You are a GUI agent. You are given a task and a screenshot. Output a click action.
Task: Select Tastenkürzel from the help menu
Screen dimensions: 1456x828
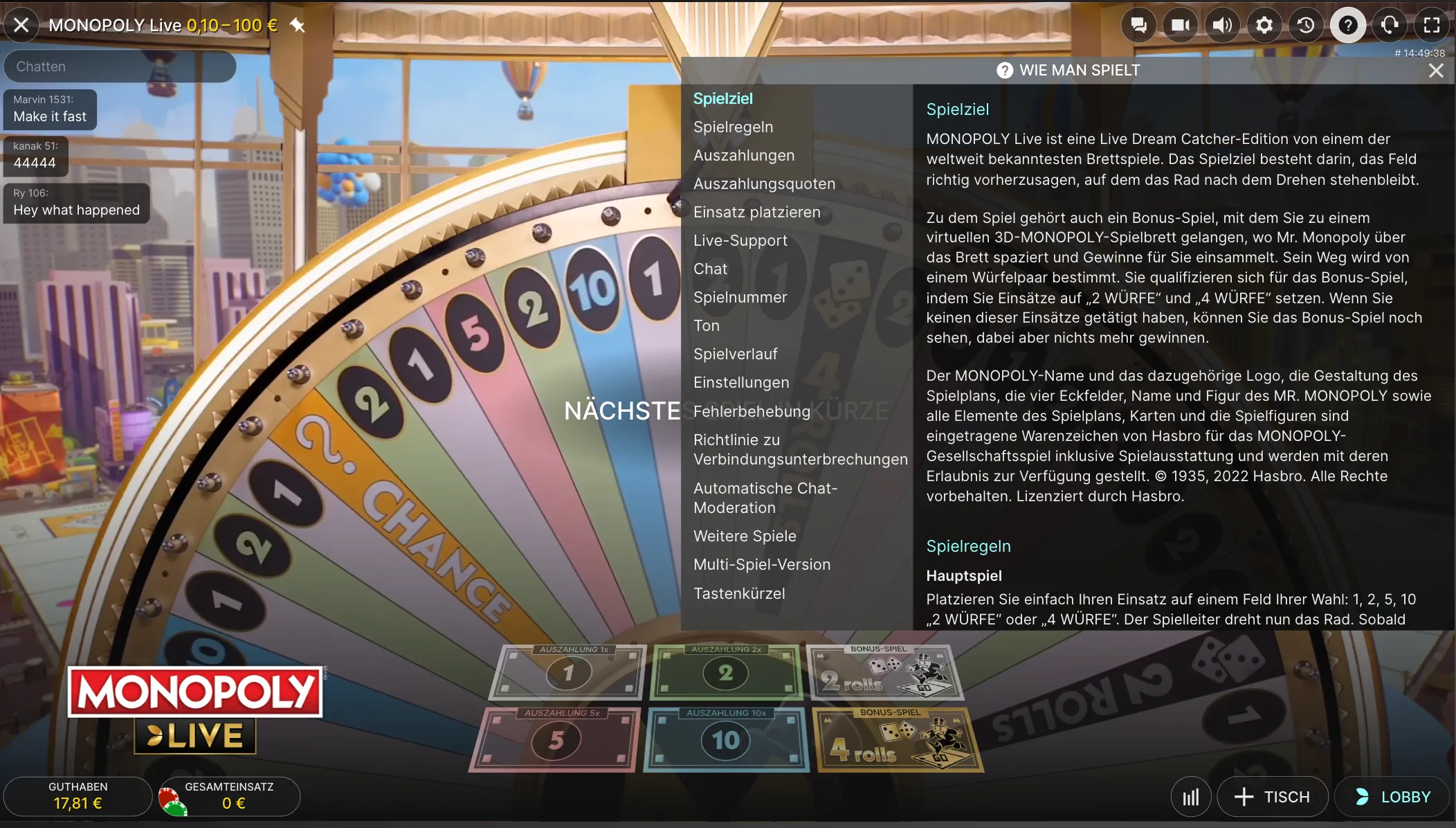pos(739,593)
